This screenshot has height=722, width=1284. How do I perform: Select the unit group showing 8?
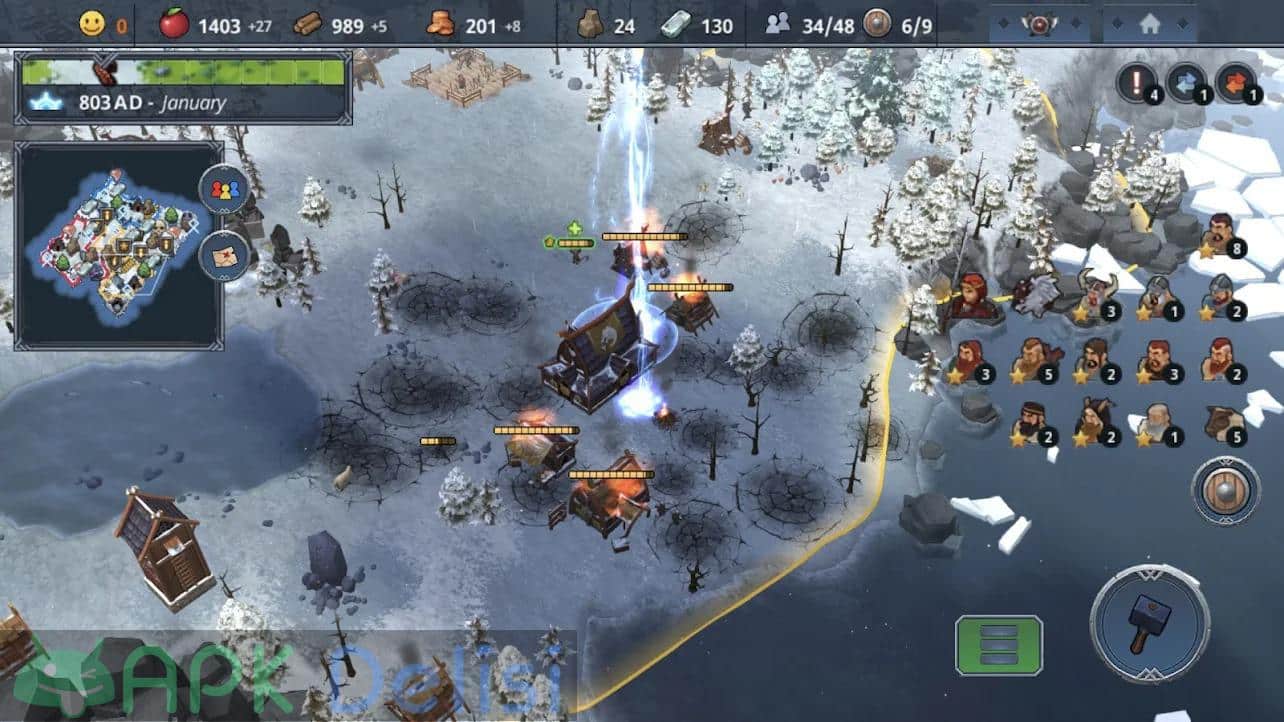pos(1220,238)
